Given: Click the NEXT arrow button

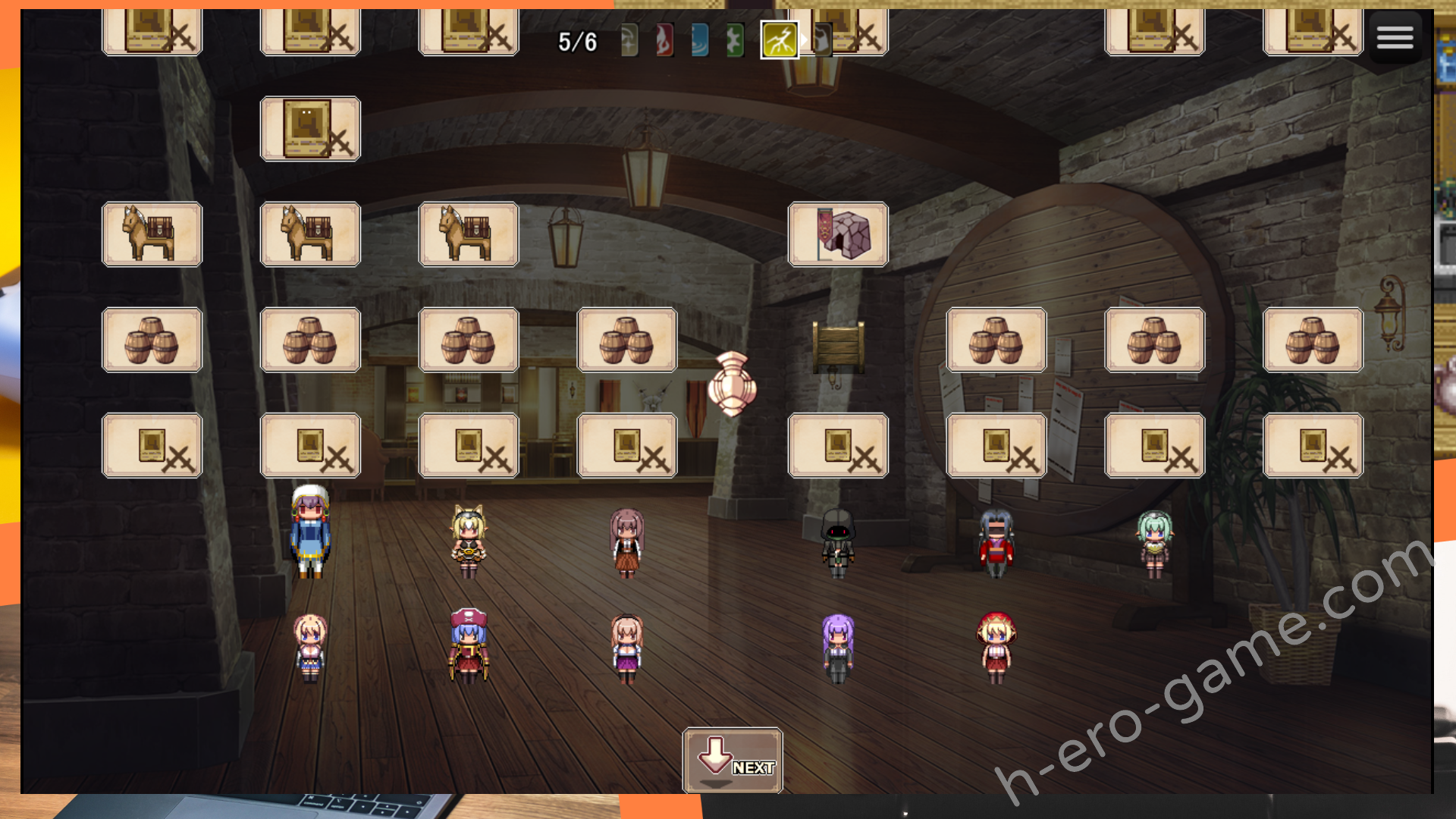Looking at the screenshot, I should (733, 760).
